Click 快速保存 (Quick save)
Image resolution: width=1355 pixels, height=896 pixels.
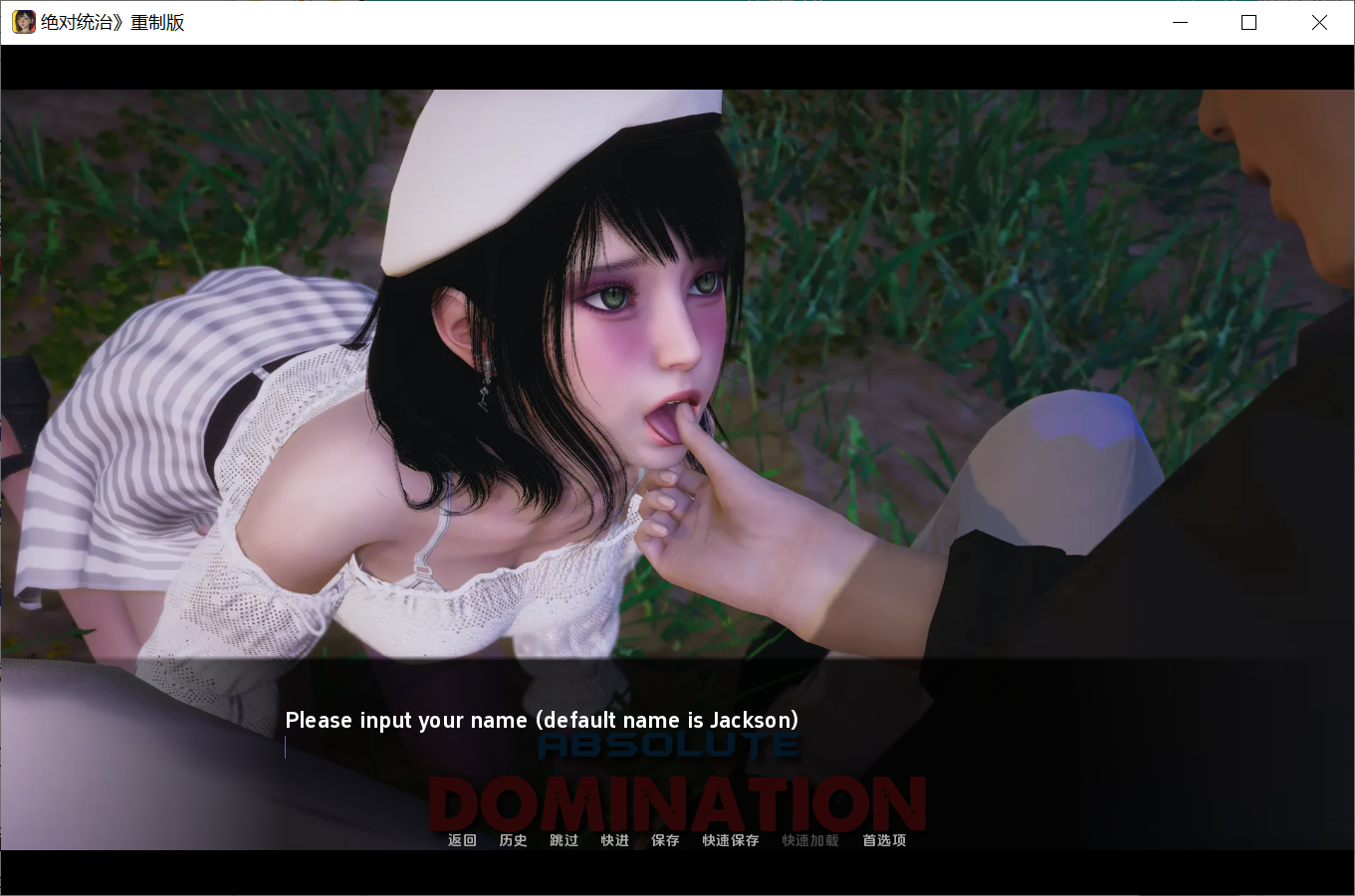point(729,840)
